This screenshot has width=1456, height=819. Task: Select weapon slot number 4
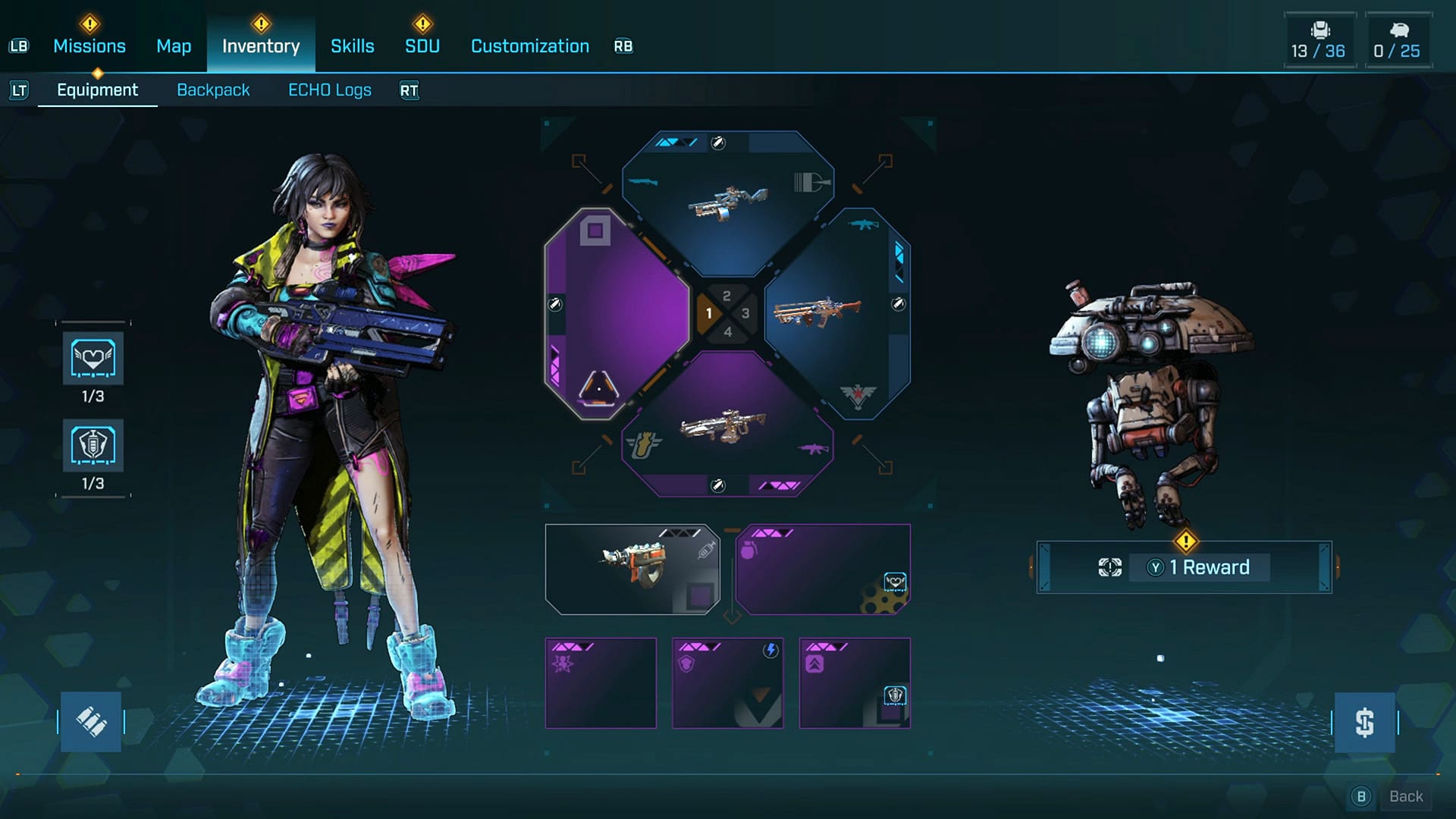tap(730, 331)
